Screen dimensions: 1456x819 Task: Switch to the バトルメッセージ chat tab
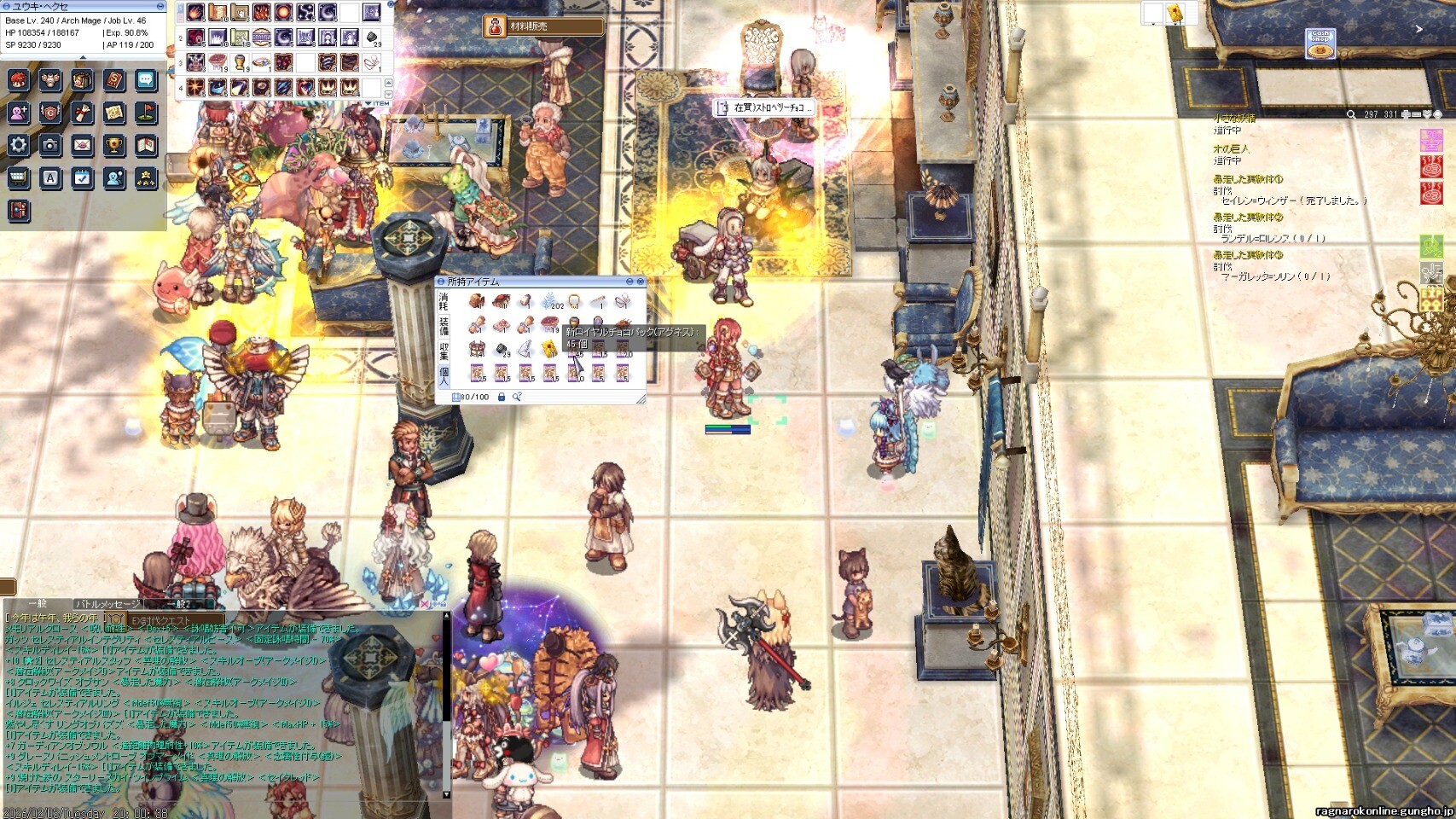pyautogui.click(x=107, y=604)
